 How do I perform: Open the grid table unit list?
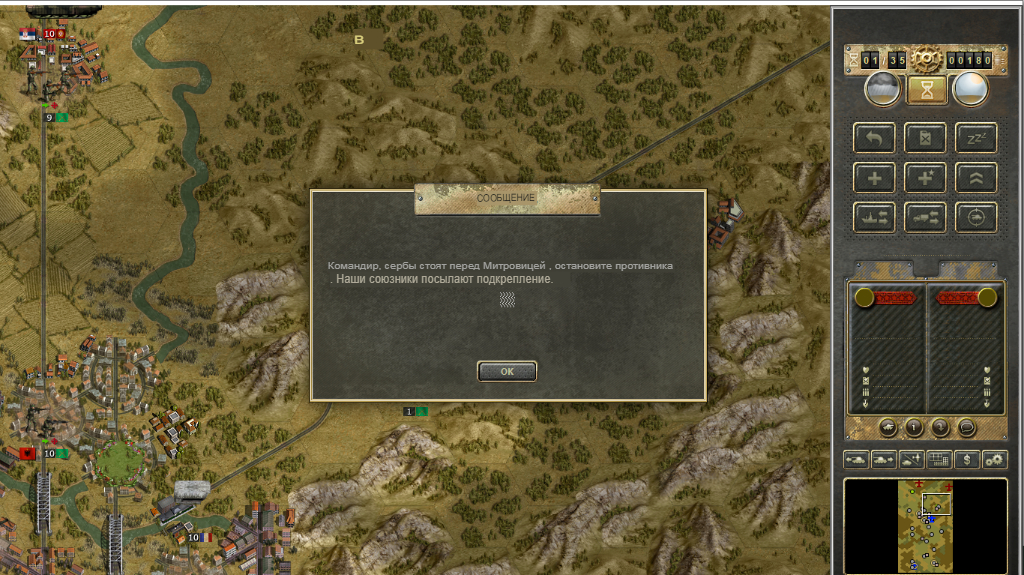[x=939, y=459]
